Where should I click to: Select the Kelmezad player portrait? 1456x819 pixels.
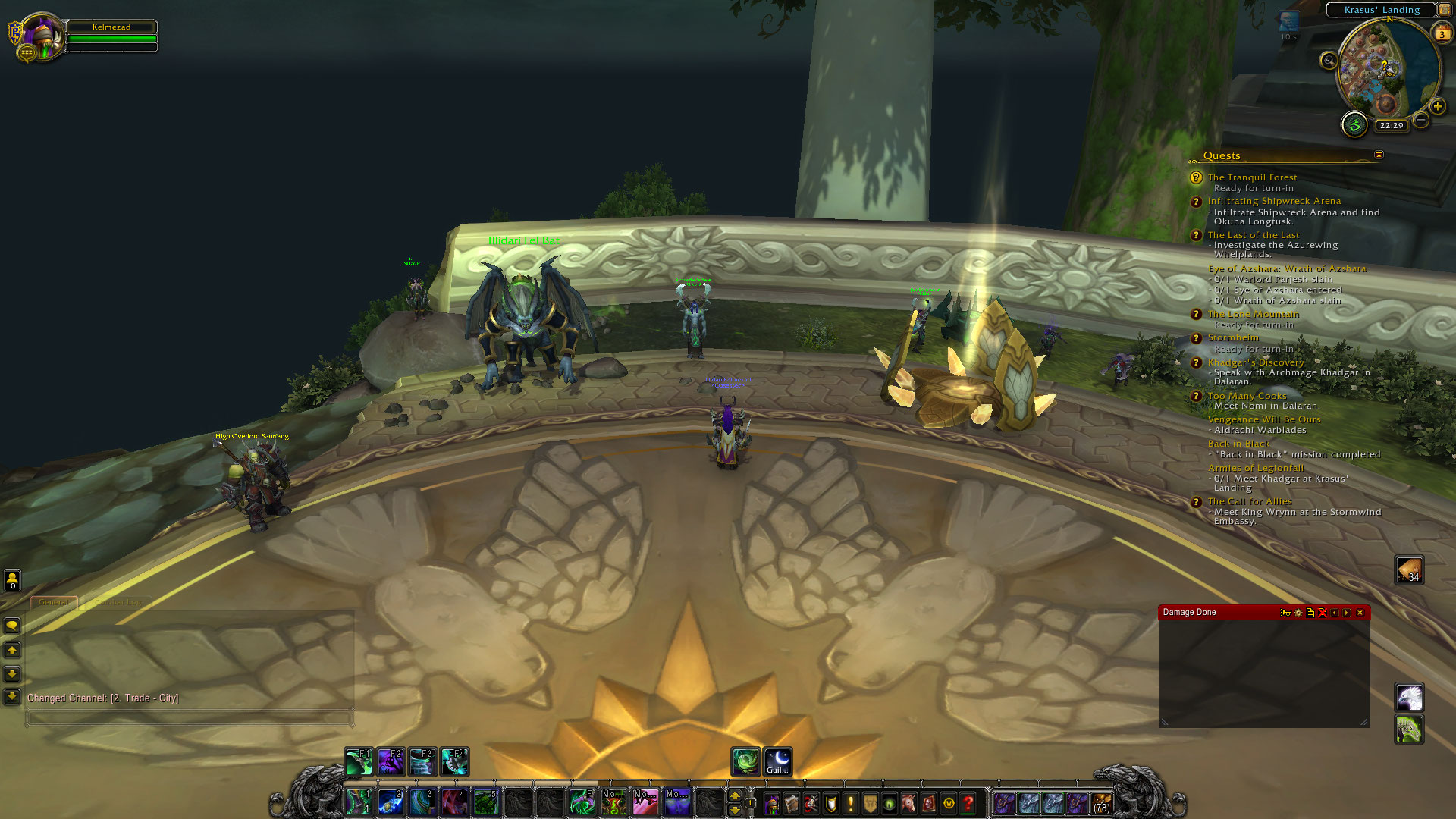(42, 36)
